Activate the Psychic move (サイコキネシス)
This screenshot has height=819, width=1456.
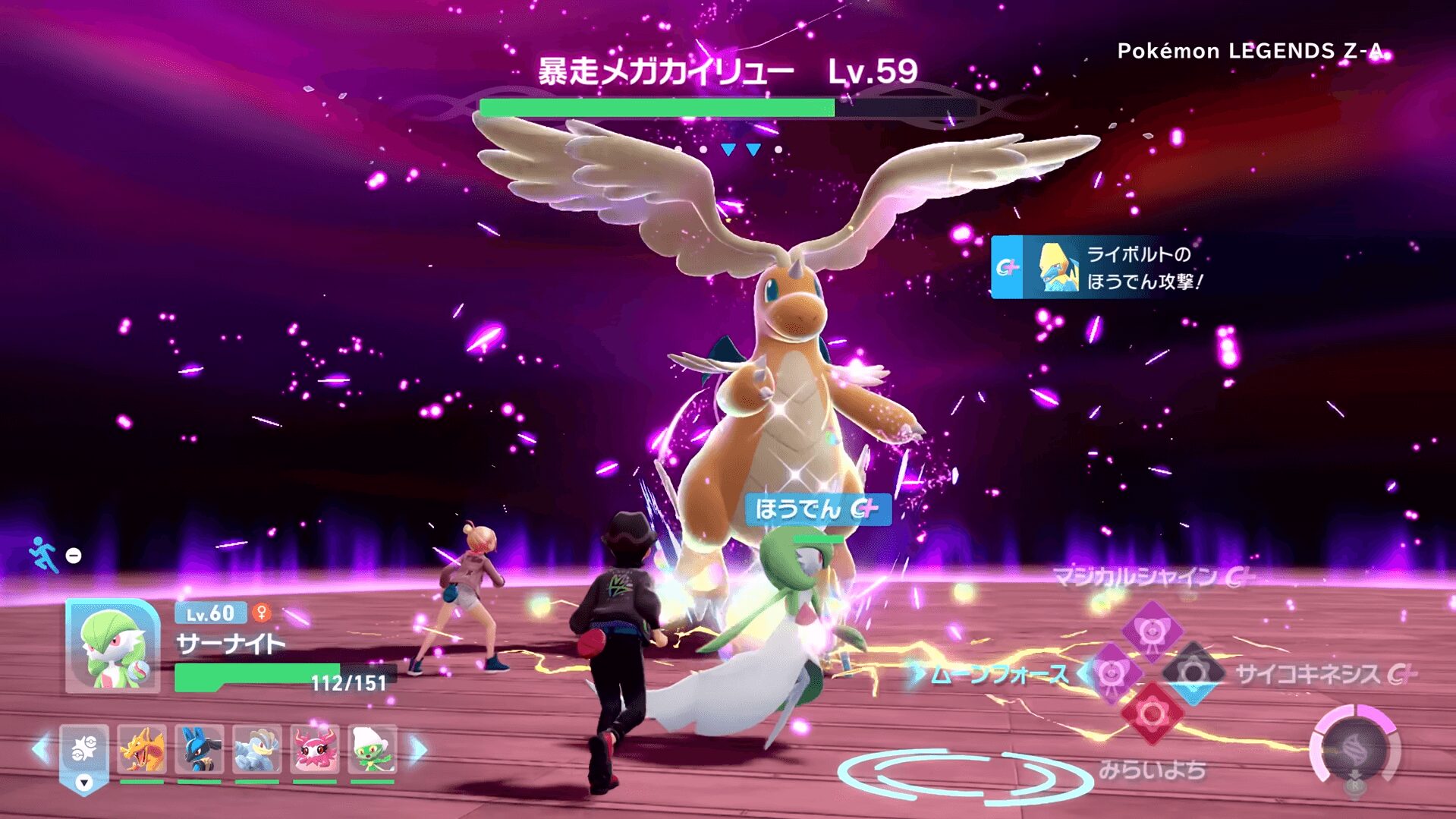coord(1193,673)
